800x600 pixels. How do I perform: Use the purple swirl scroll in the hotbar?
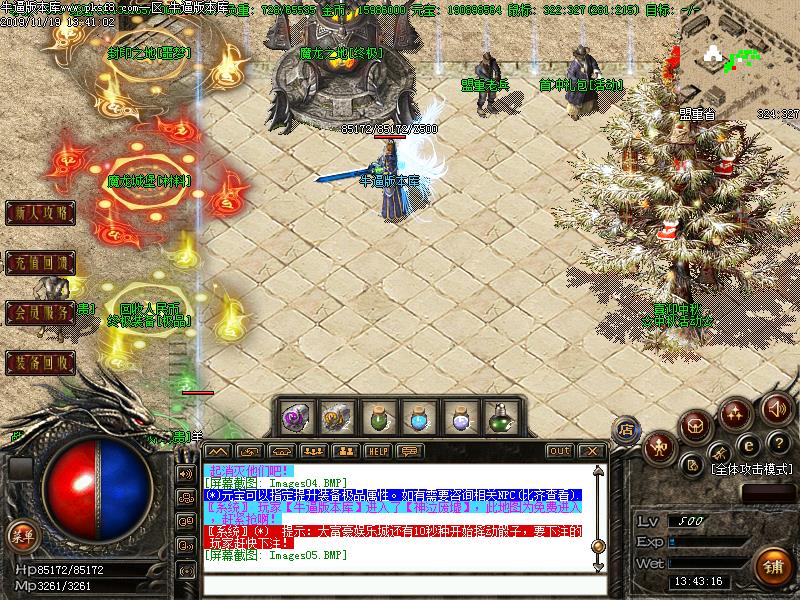[x=294, y=417]
